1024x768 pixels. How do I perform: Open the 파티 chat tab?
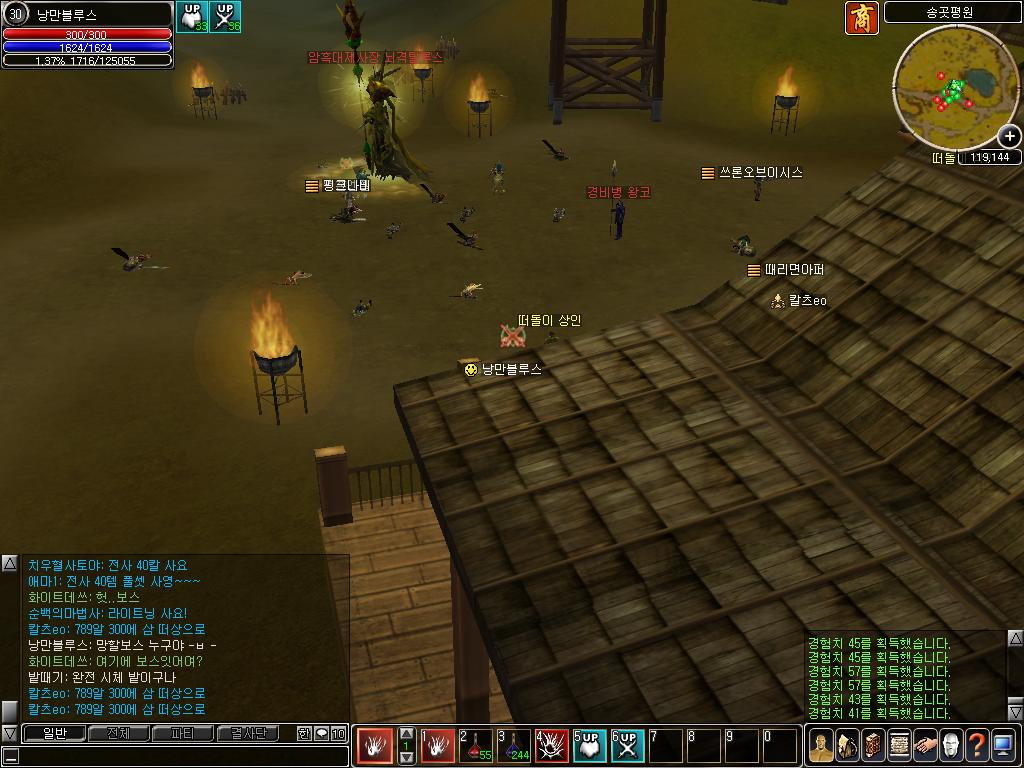point(182,734)
